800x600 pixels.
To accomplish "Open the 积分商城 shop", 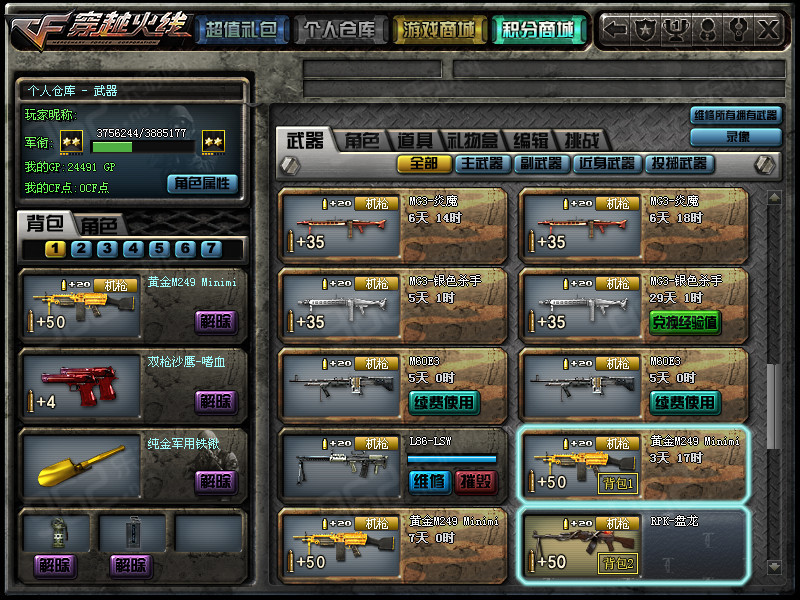I will [539, 30].
